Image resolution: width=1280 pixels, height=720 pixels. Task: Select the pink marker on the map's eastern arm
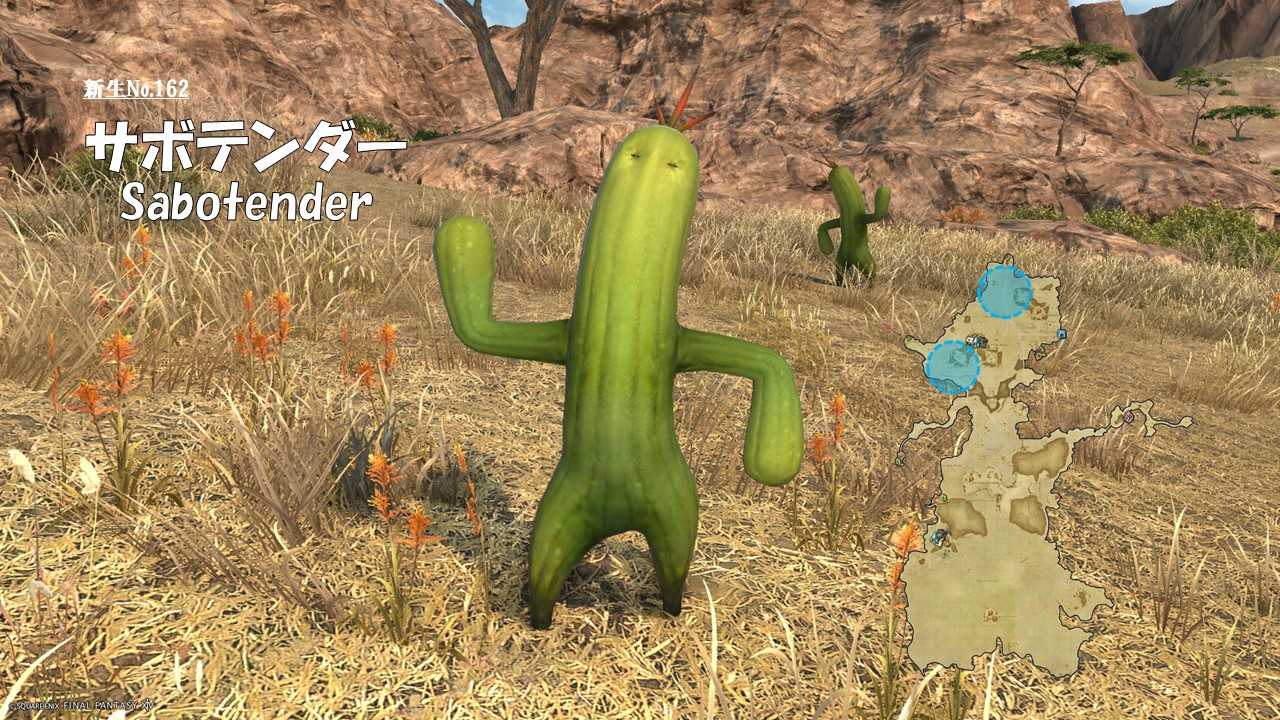tap(1130, 415)
